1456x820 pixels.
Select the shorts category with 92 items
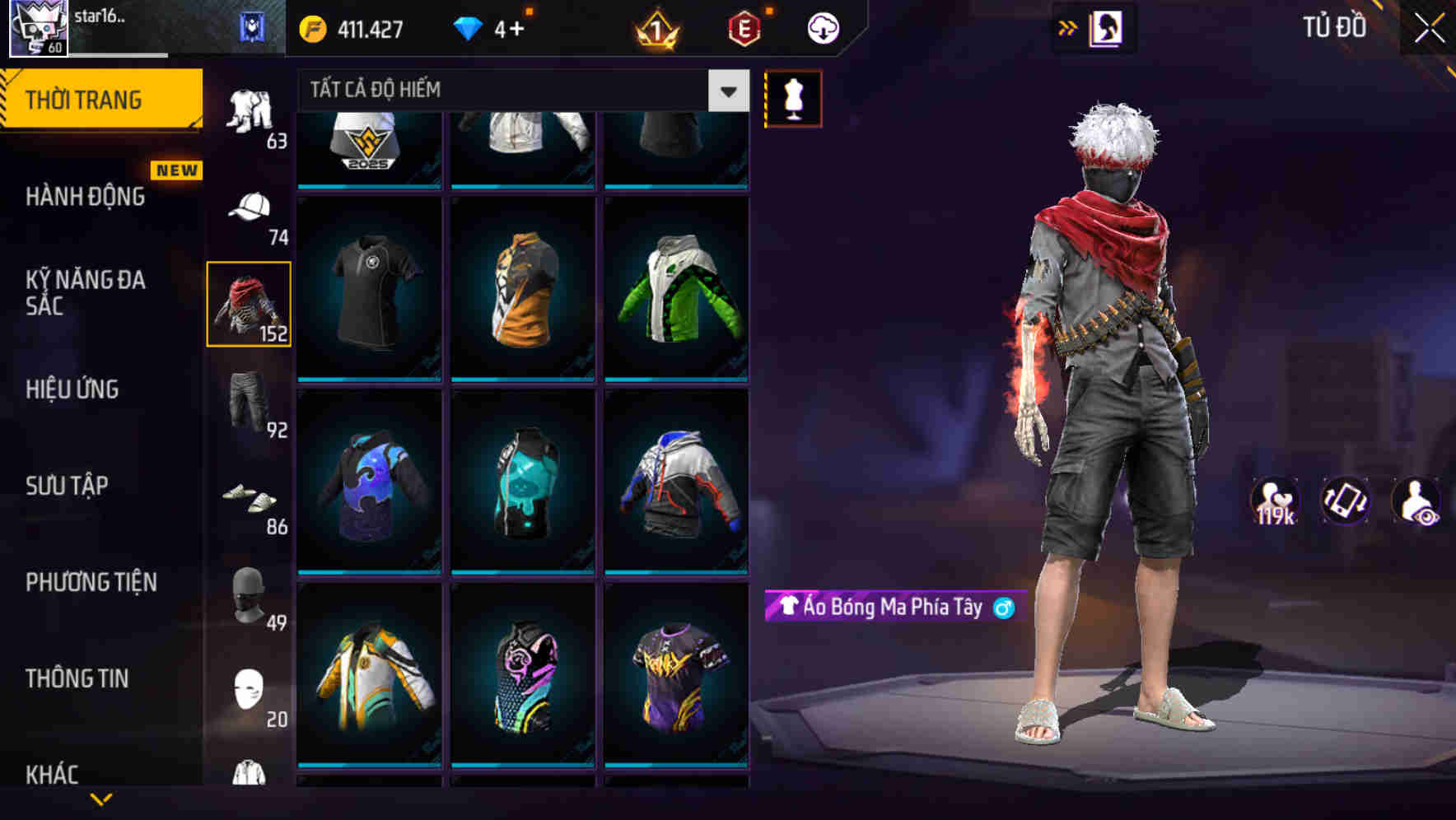tap(251, 405)
